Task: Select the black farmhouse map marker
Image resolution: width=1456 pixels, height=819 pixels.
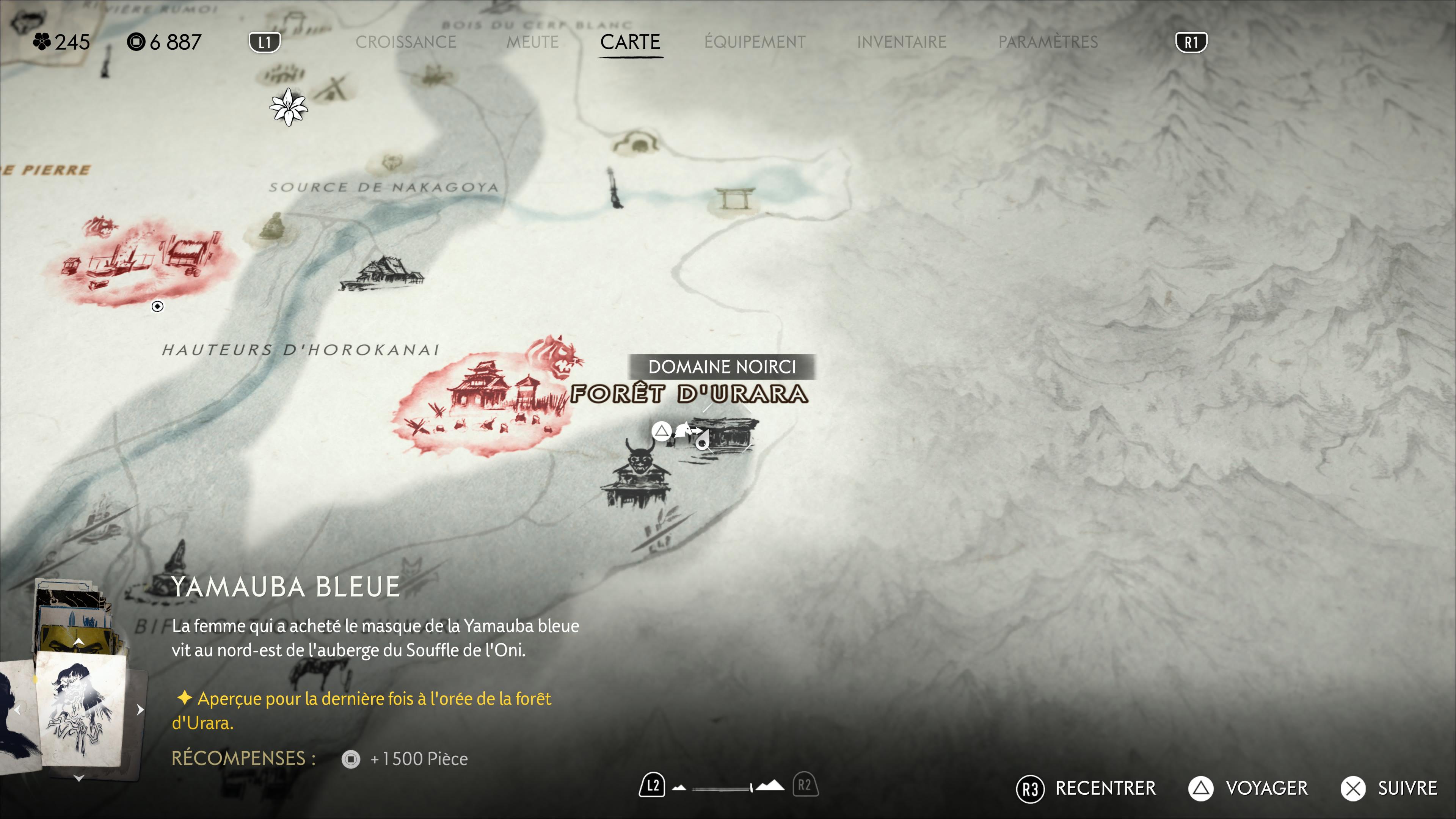Action: (383, 273)
